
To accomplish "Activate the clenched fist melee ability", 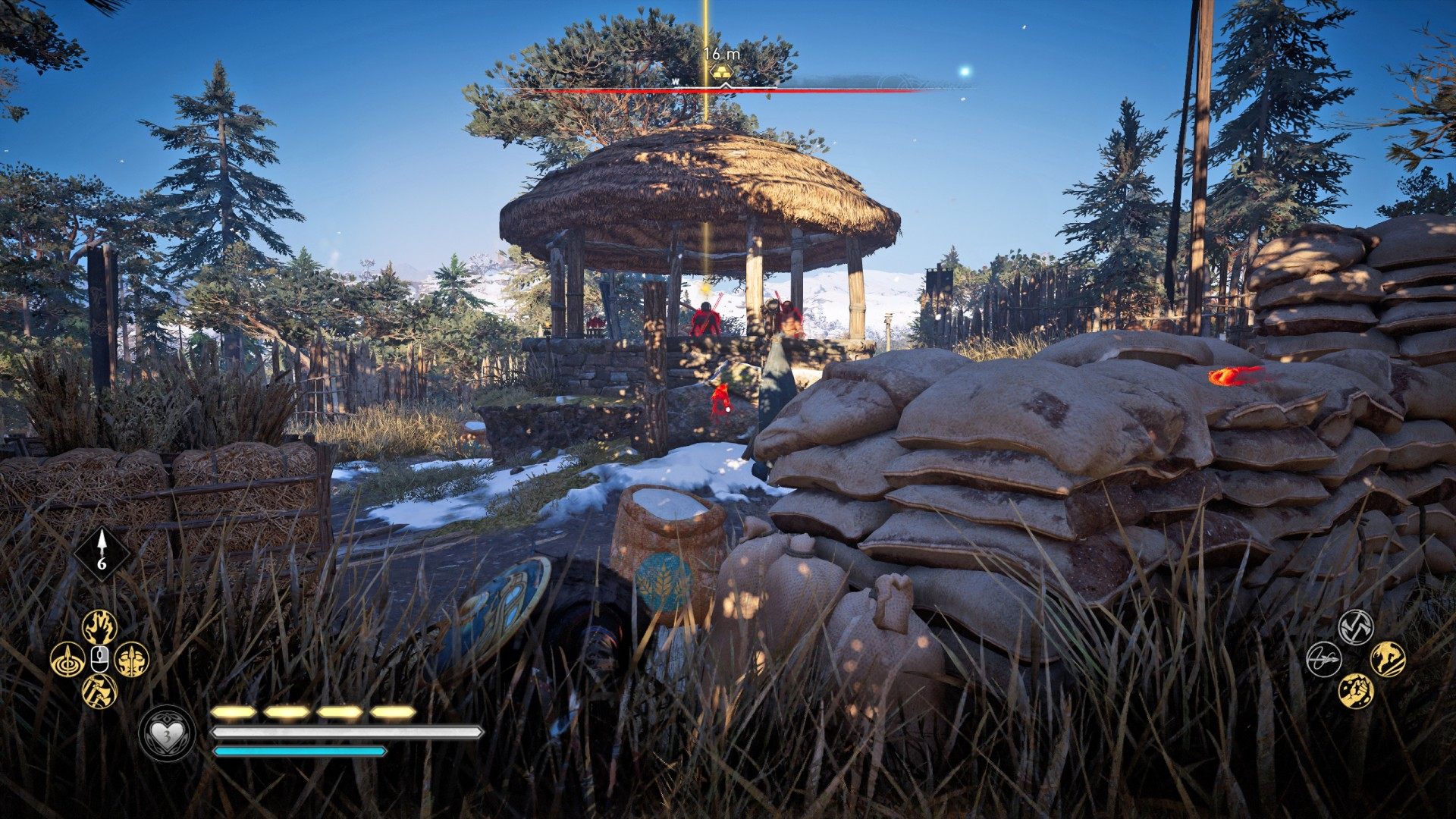I will click(1356, 691).
